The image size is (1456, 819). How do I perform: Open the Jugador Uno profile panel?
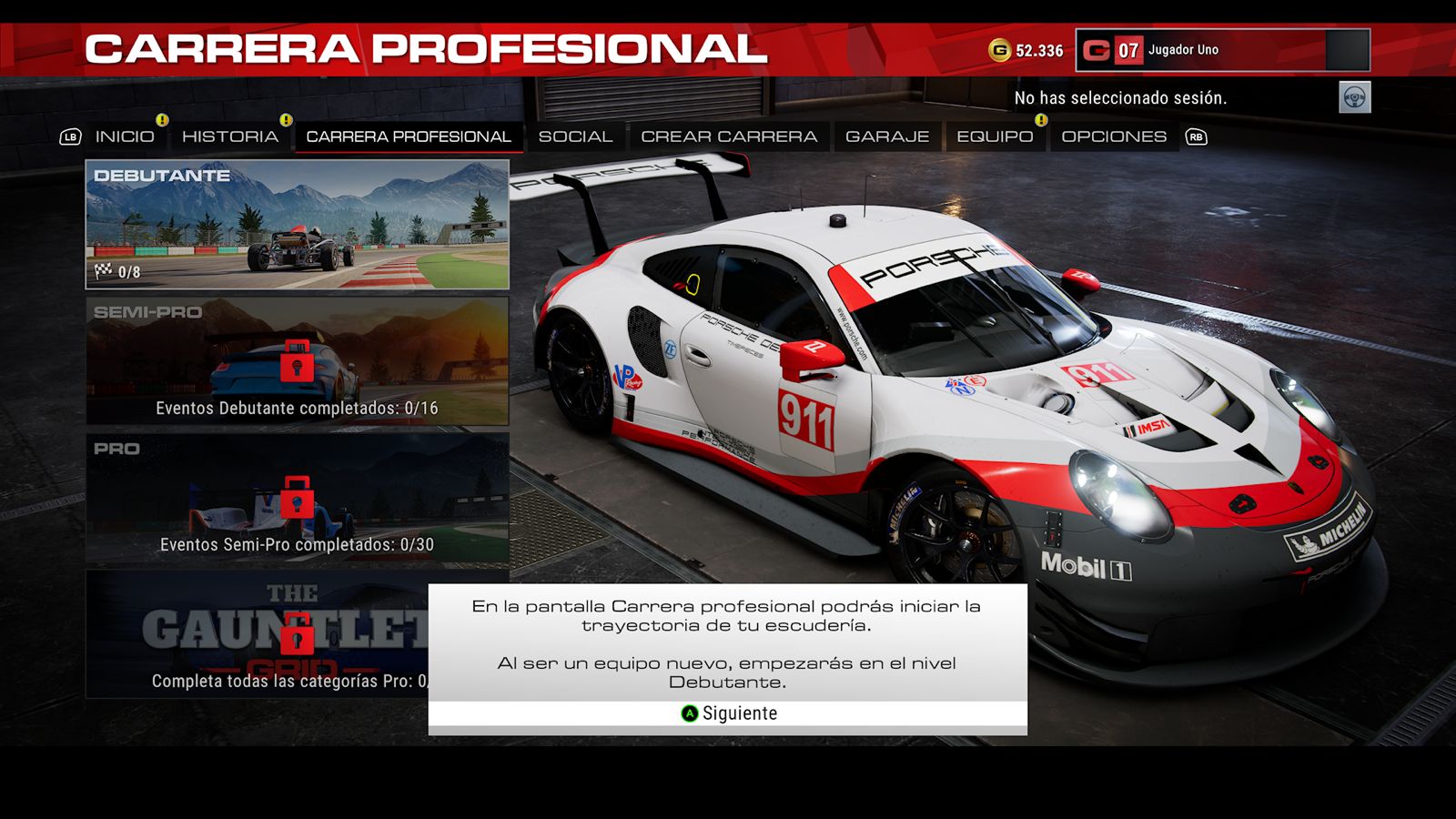1222,50
